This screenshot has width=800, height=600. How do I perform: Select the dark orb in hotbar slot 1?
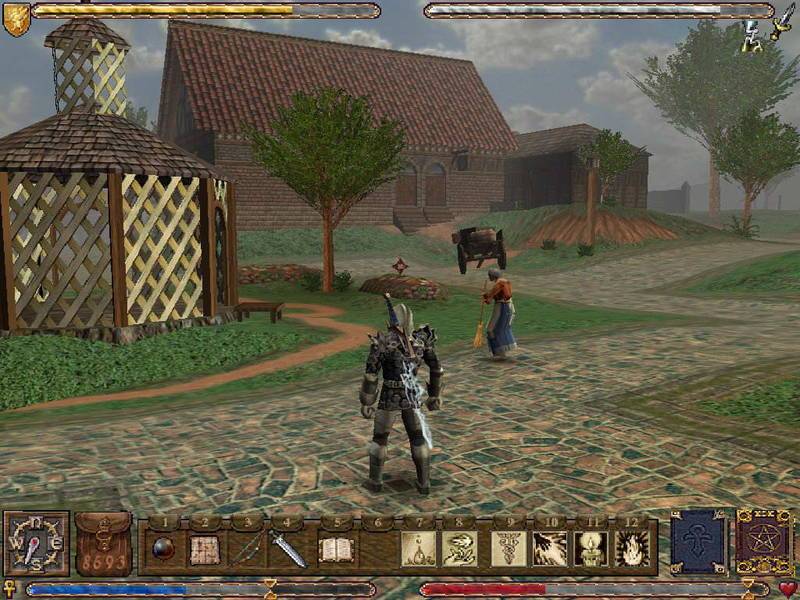click(x=162, y=548)
